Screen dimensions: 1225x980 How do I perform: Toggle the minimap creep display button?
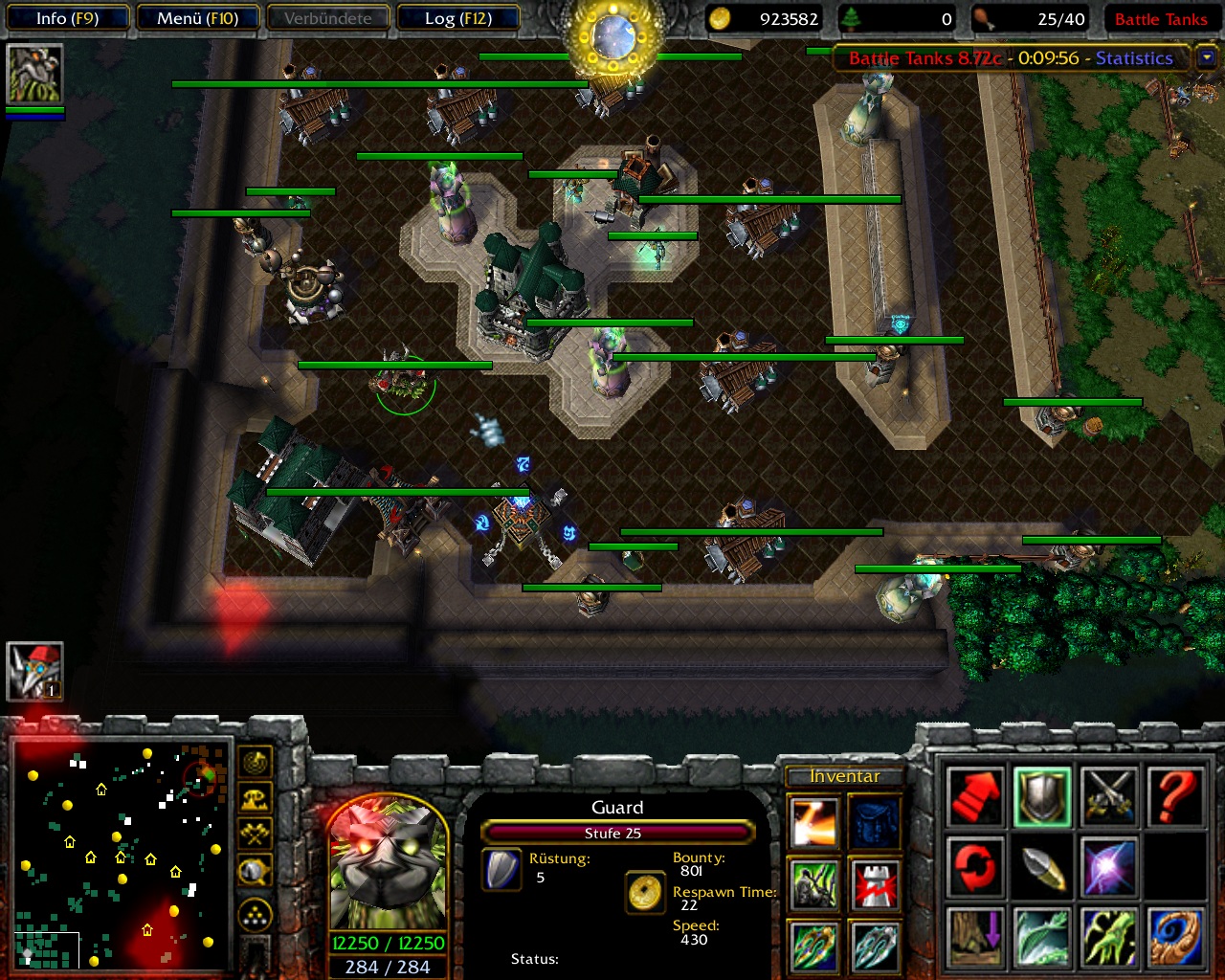point(255,871)
